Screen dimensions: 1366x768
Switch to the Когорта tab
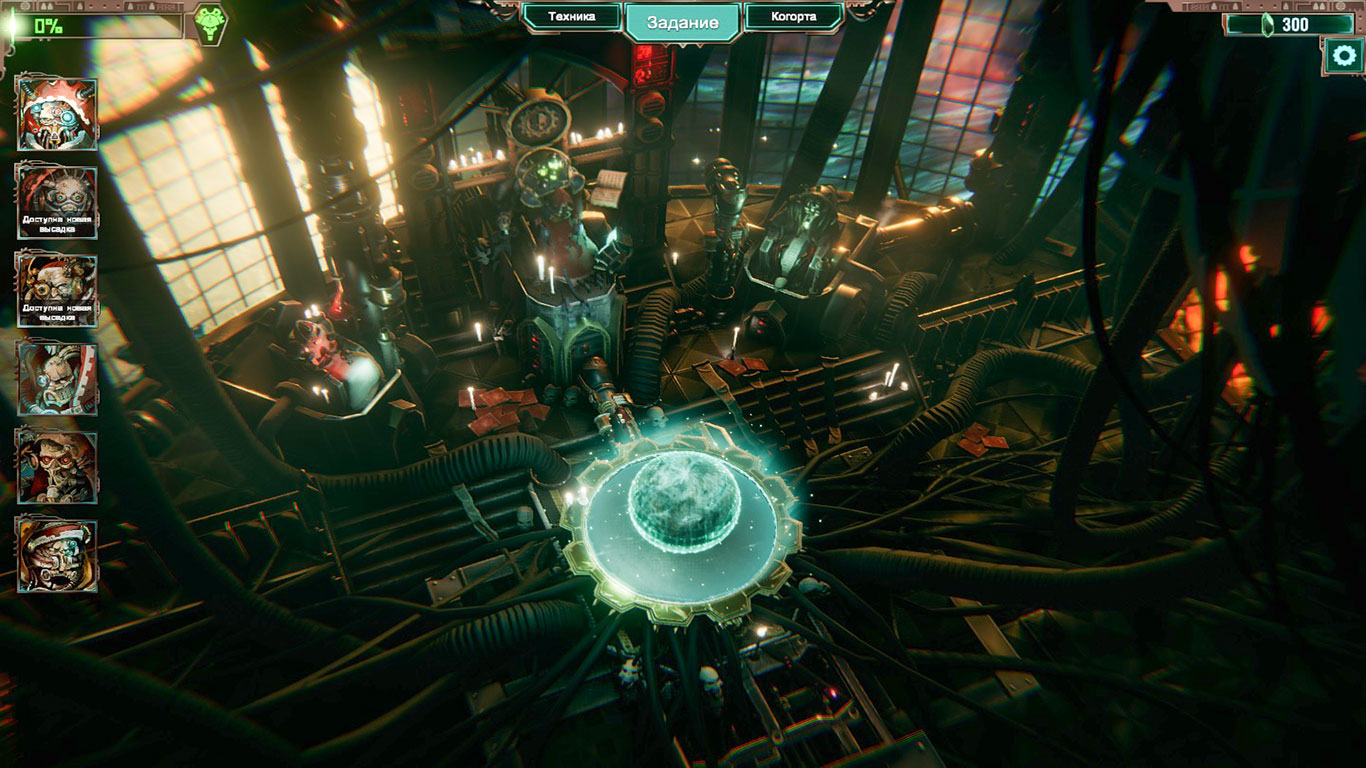tap(794, 17)
